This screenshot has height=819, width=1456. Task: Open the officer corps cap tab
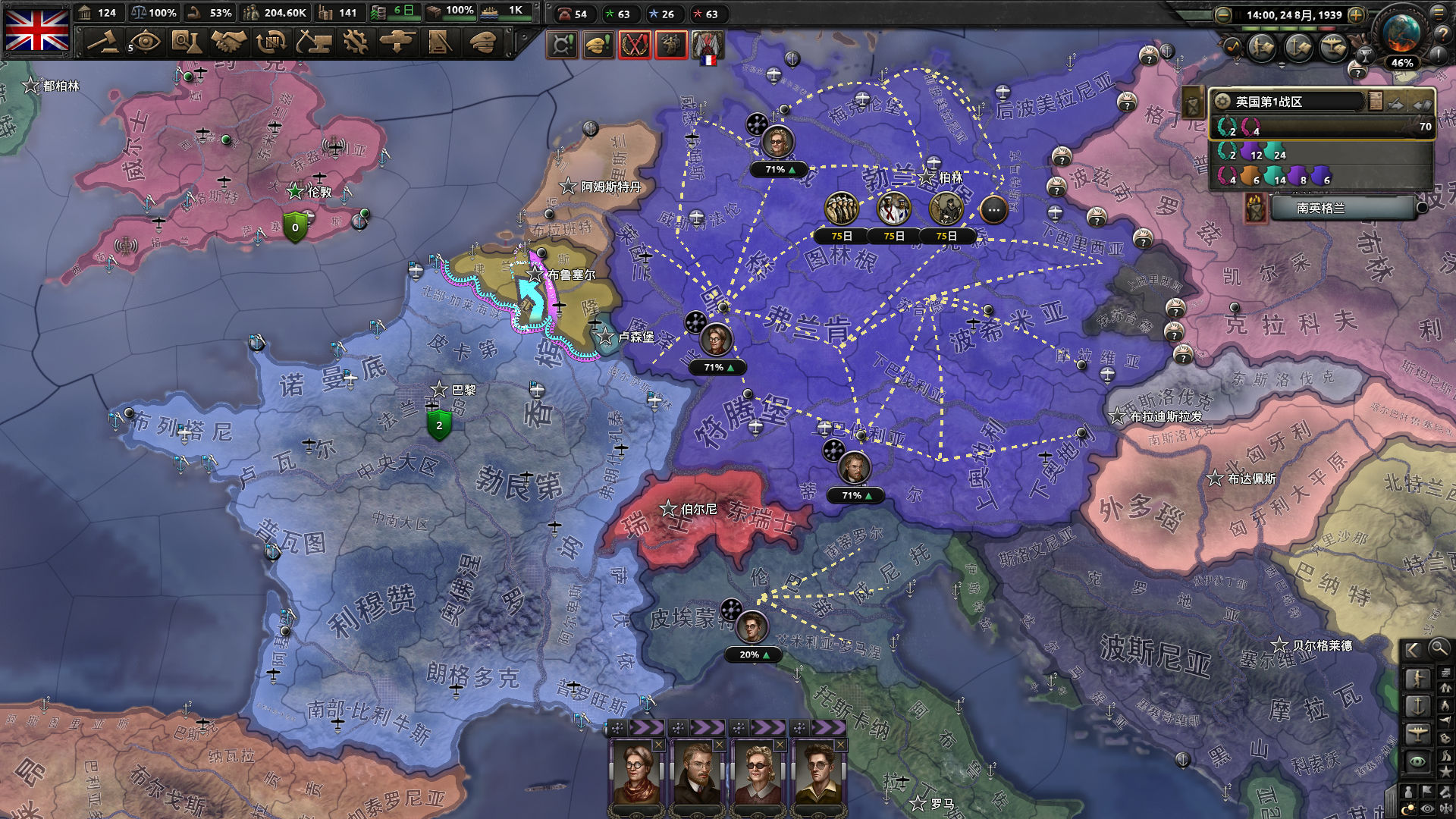(x=482, y=42)
